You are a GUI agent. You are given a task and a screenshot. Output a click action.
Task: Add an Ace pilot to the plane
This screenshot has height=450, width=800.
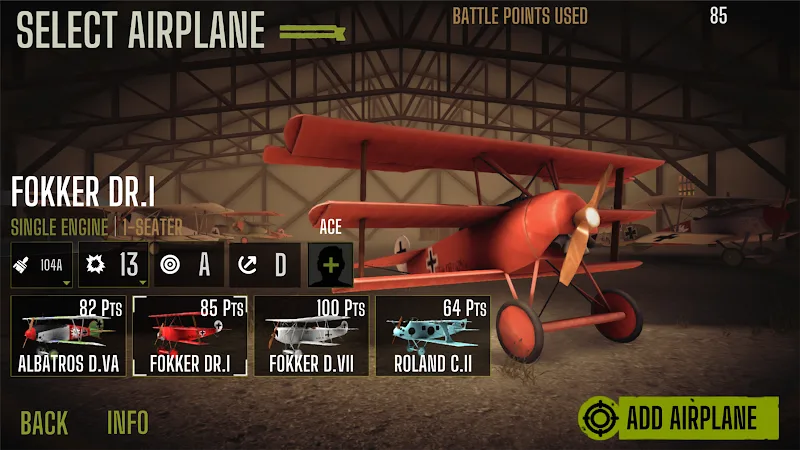tap(330, 265)
